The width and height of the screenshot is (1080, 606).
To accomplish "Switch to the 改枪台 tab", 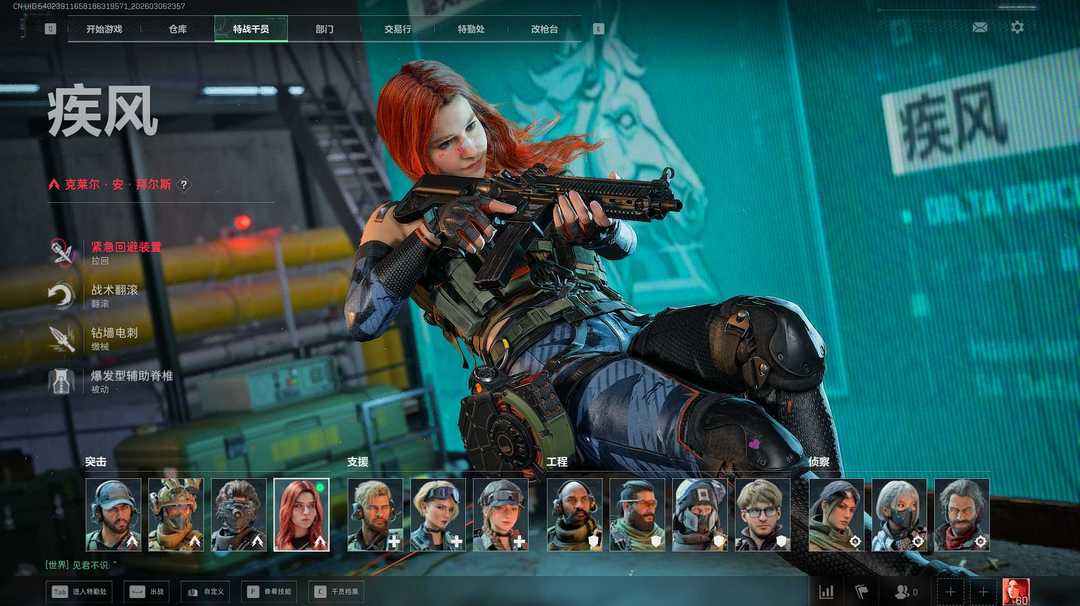I will coord(544,29).
